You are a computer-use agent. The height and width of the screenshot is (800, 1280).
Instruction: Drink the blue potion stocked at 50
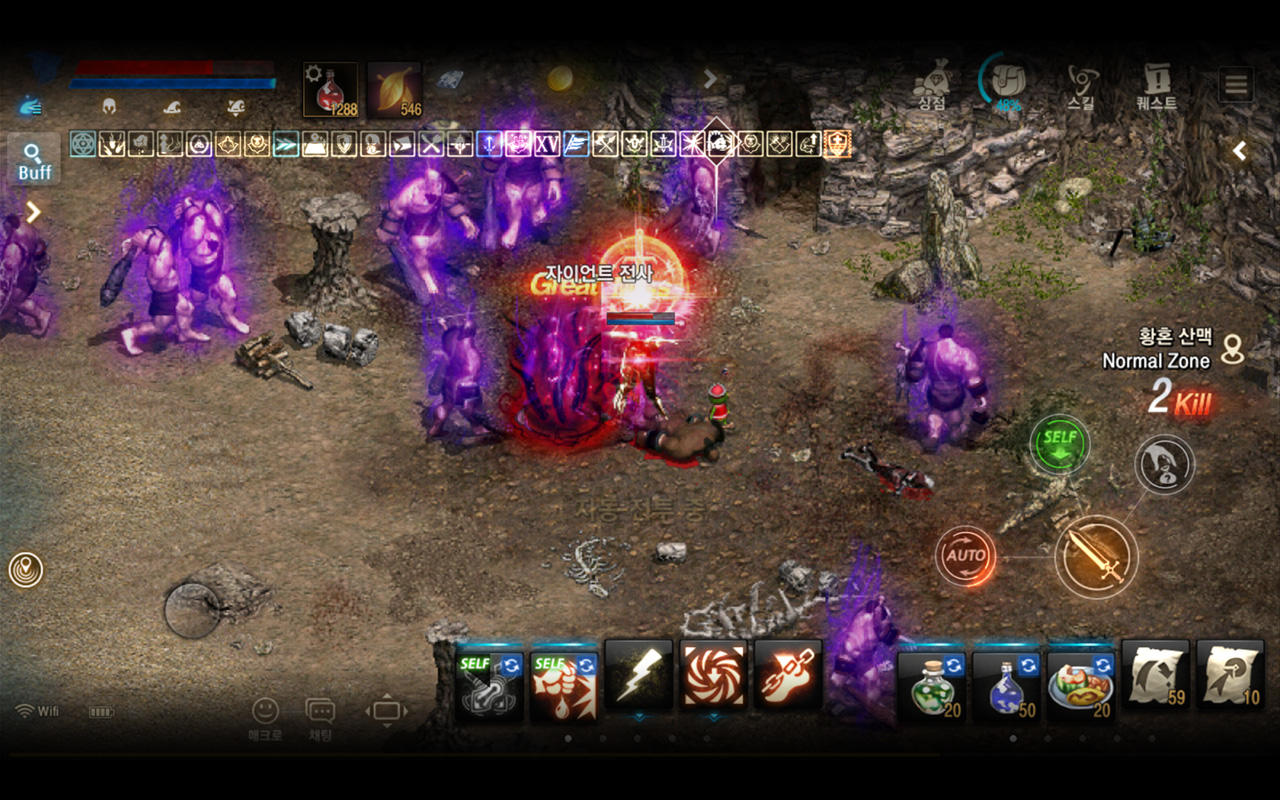(x=1005, y=680)
